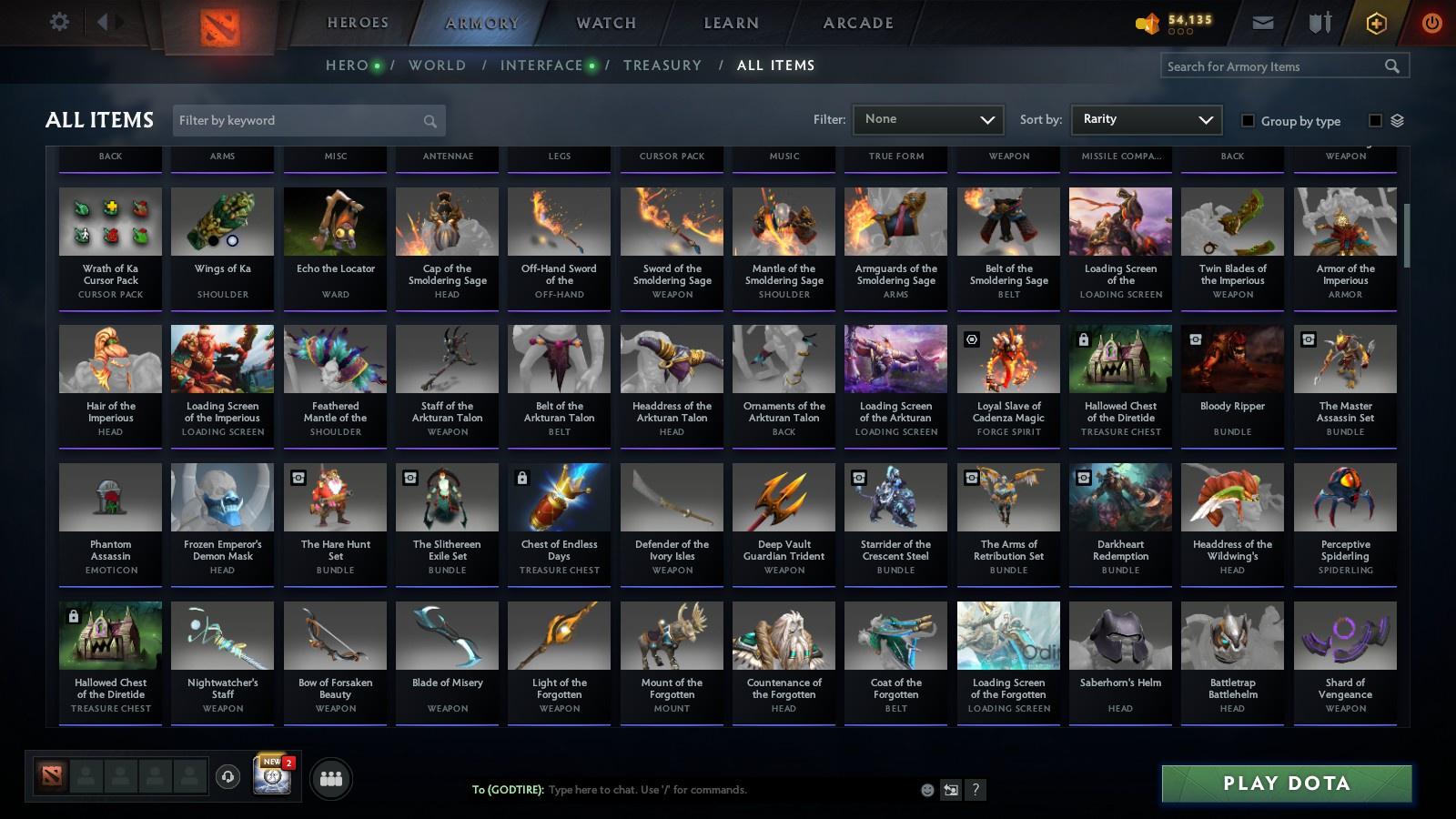Image resolution: width=1456 pixels, height=819 pixels.
Task: Enable the Group by type checkbox
Action: click(1250, 121)
